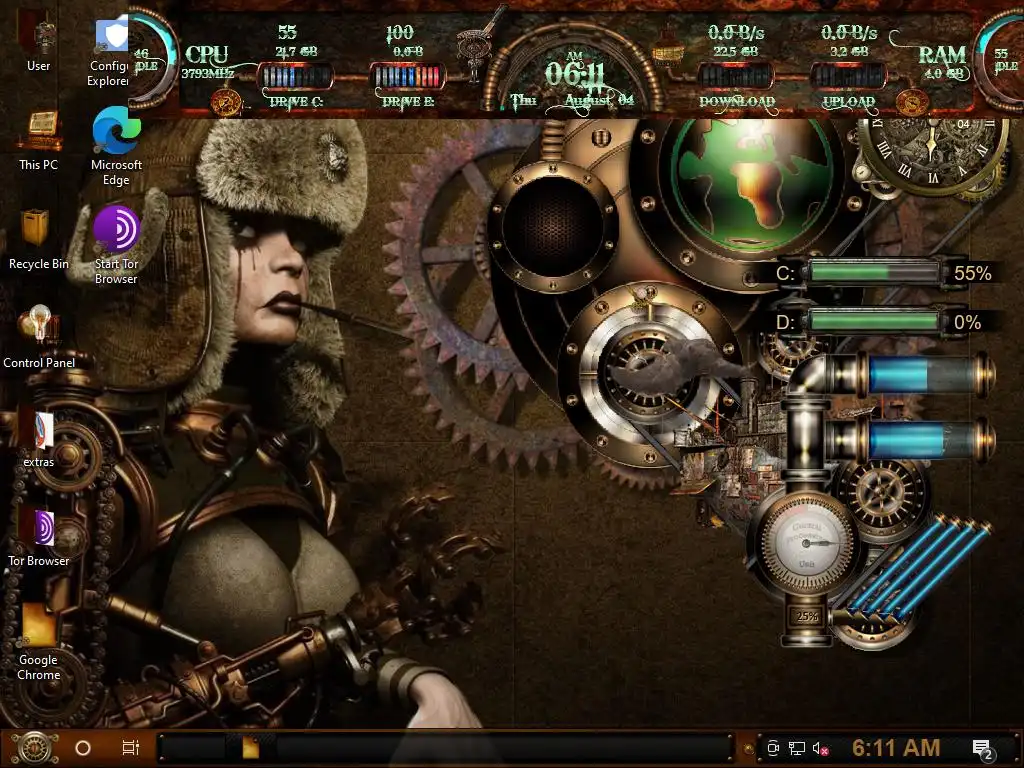The image size is (1024, 768).
Task: Select the pinned folder taskbar item
Action: tap(249, 748)
